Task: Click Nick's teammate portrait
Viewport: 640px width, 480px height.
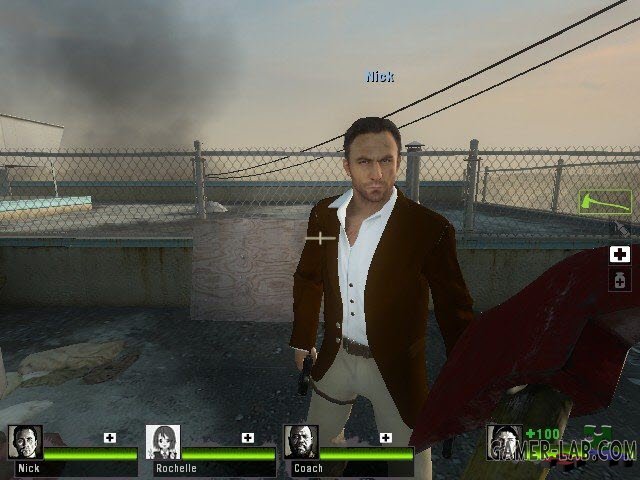Action: click(x=25, y=442)
